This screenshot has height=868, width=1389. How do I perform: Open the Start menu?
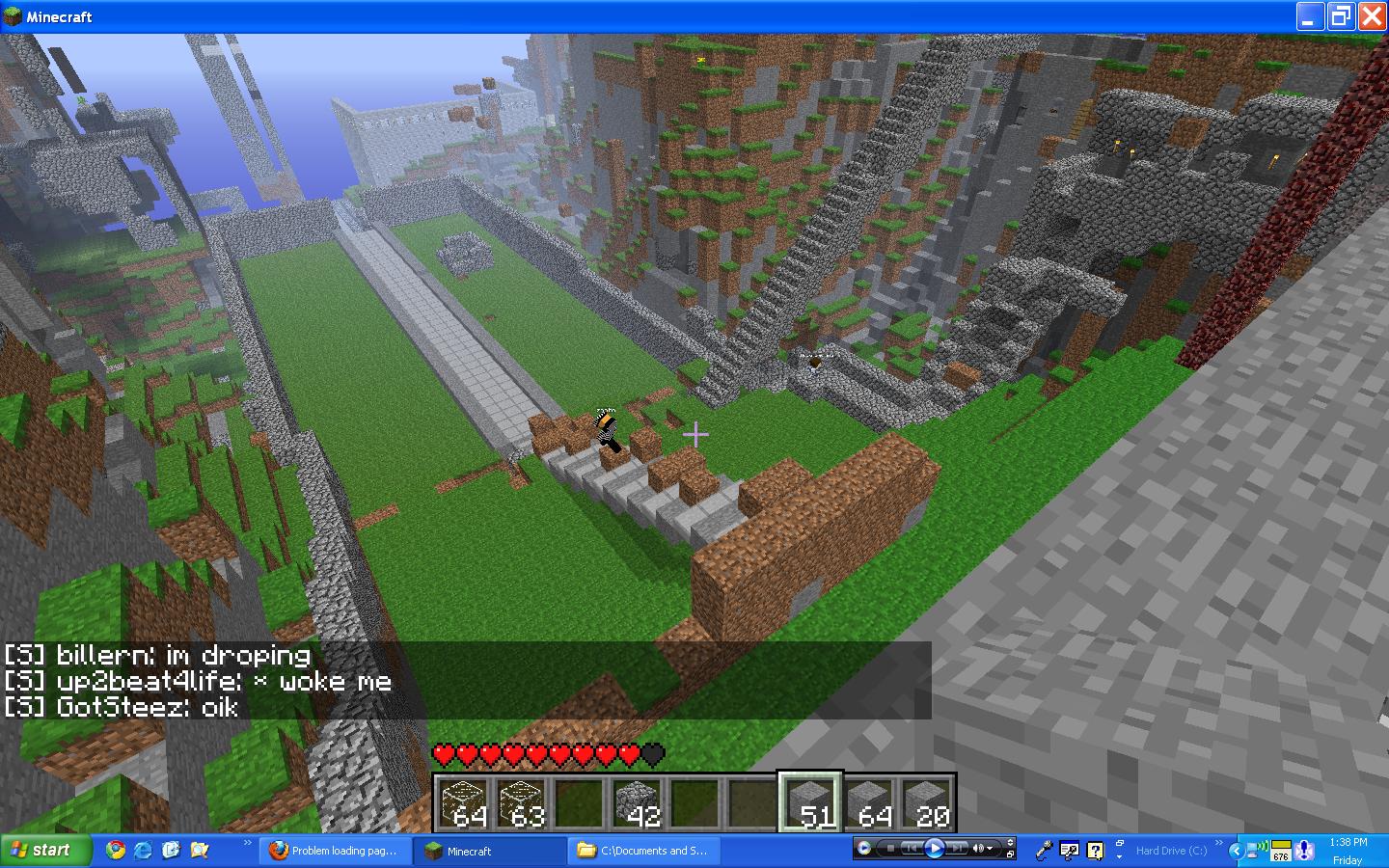tap(41, 850)
